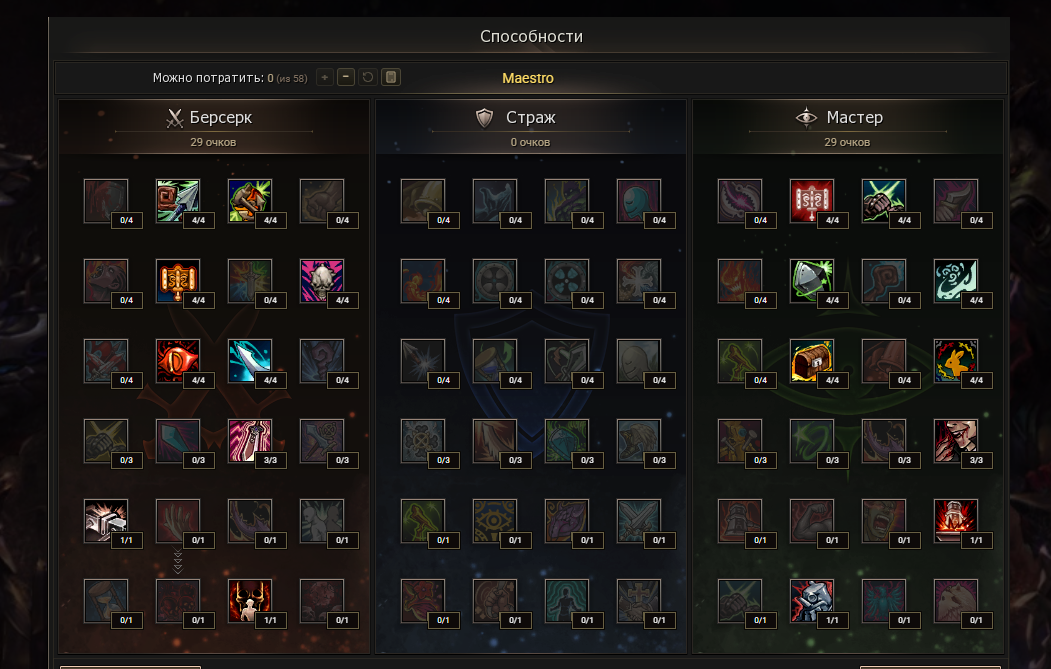This screenshot has height=669, width=1051.
Task: Select the spear tip talent in Берсерк
Action: pyautogui.click(x=178, y=200)
